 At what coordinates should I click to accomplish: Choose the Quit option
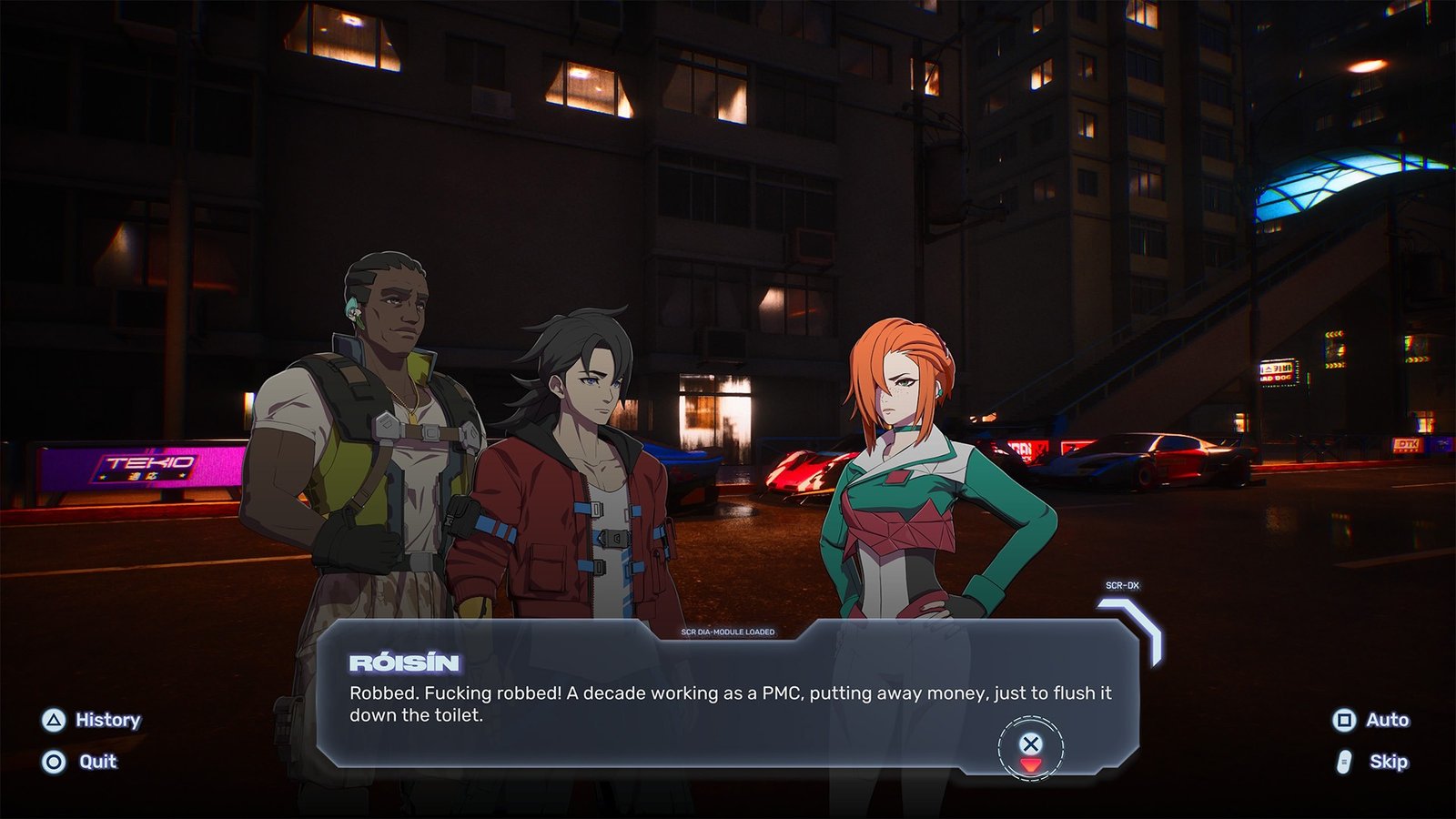point(80,762)
